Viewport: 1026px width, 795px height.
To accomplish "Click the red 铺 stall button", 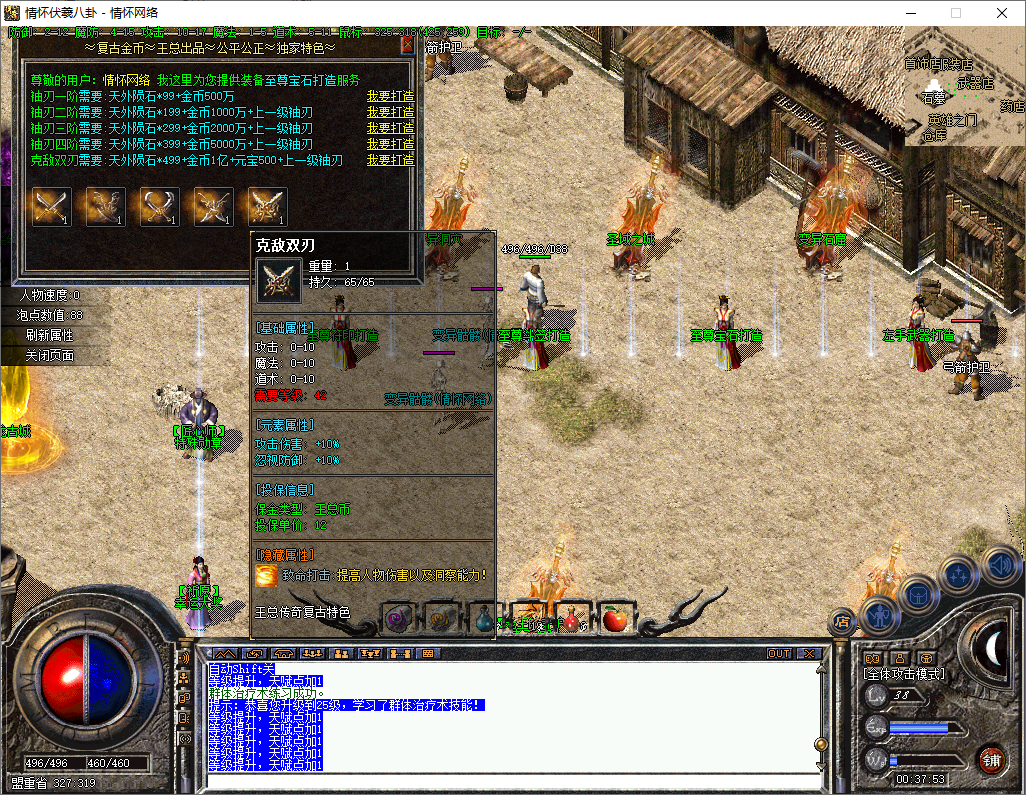I will coord(991,758).
